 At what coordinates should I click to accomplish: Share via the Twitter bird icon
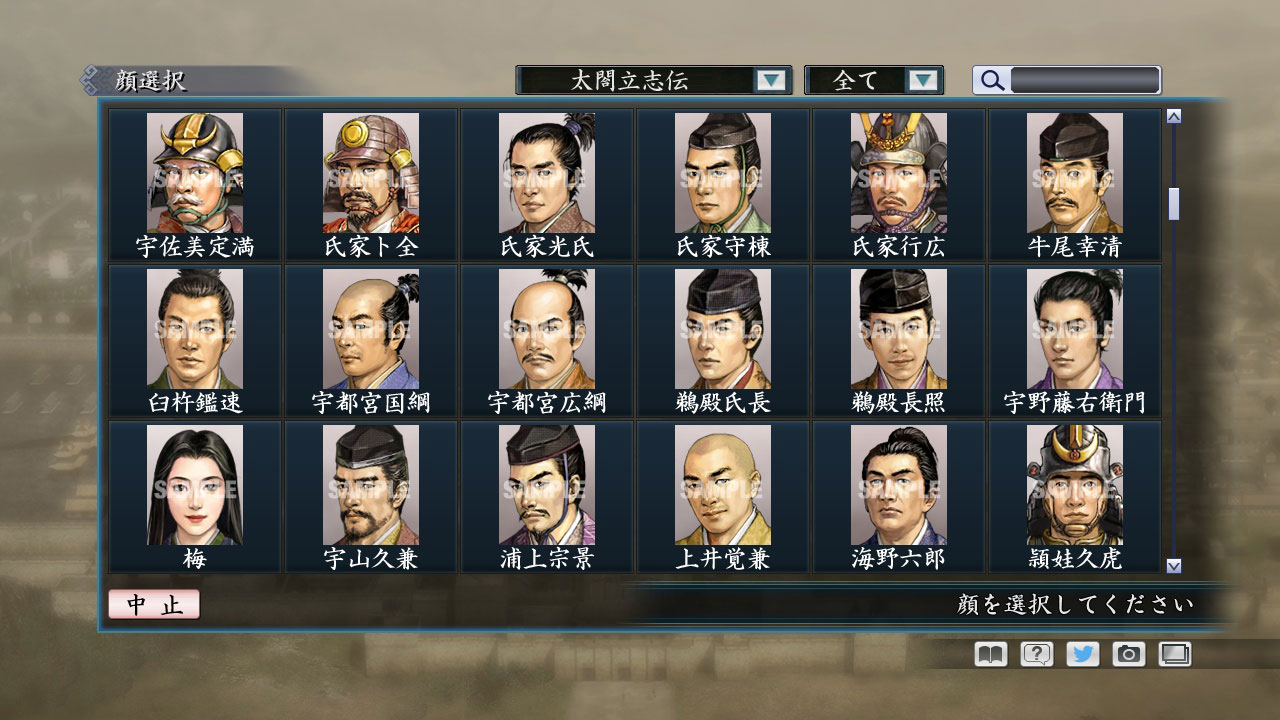click(x=1081, y=653)
